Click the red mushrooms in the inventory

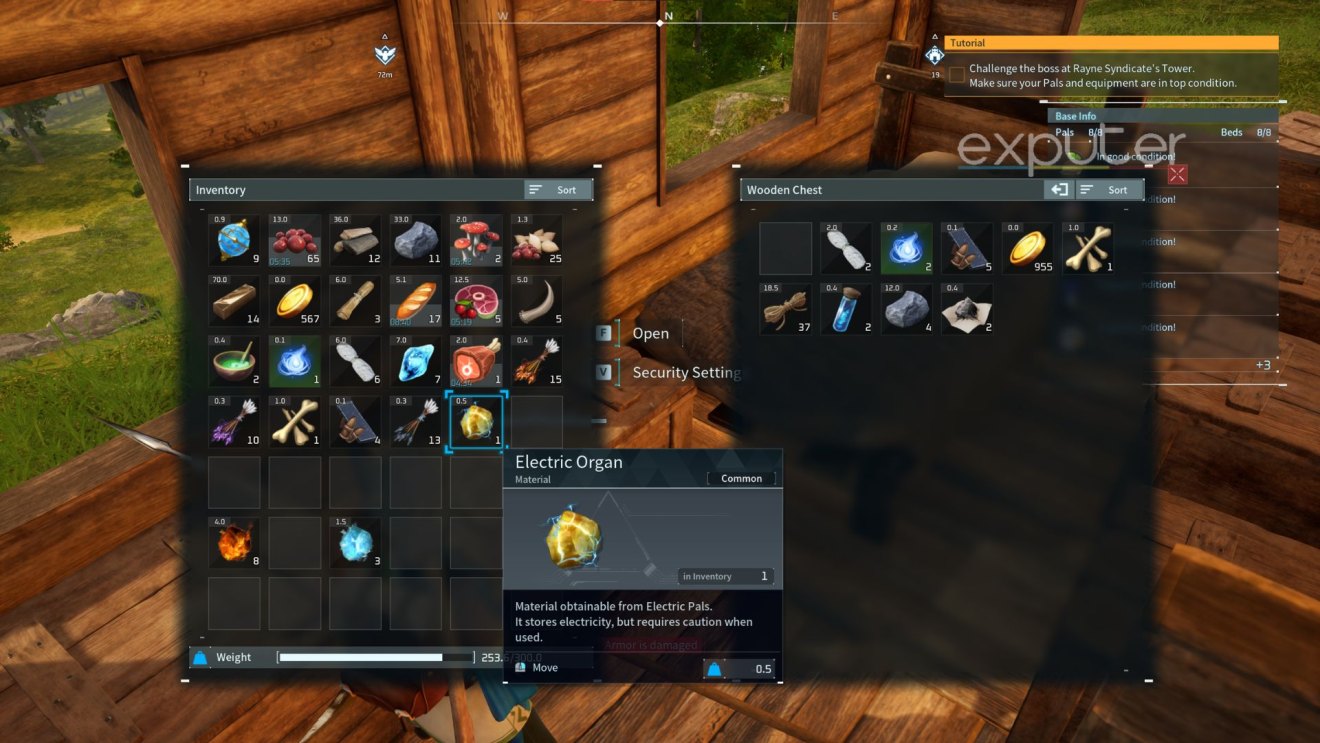[475, 240]
